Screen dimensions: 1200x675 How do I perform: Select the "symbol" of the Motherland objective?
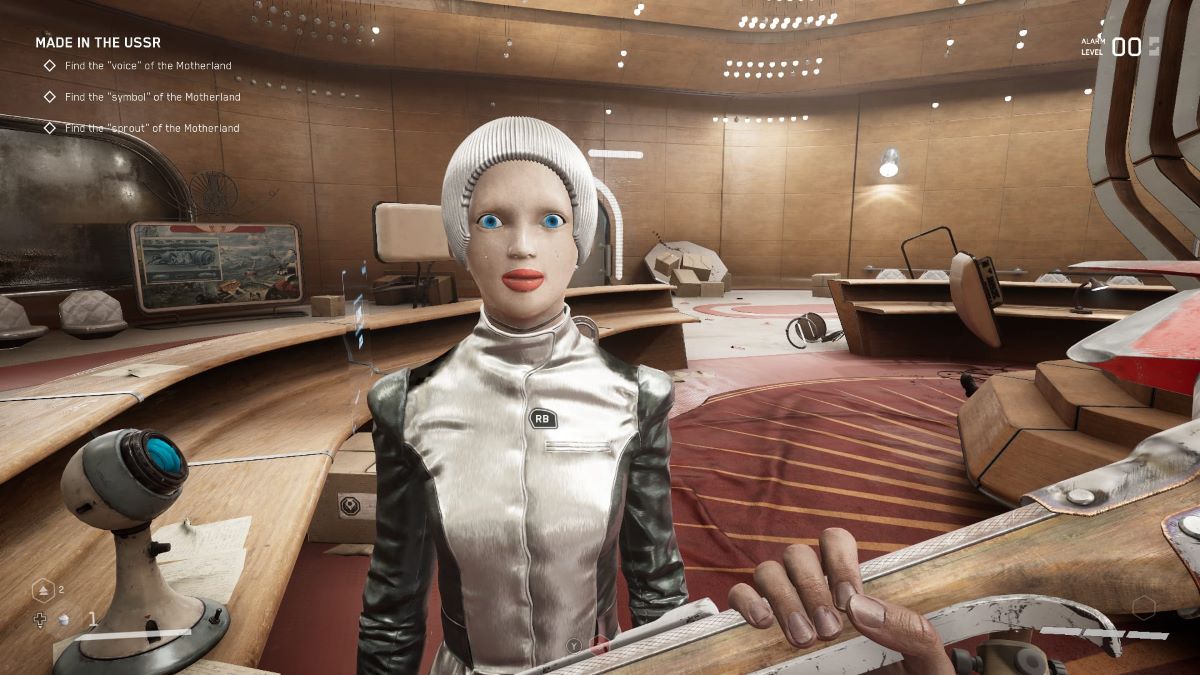click(x=152, y=97)
